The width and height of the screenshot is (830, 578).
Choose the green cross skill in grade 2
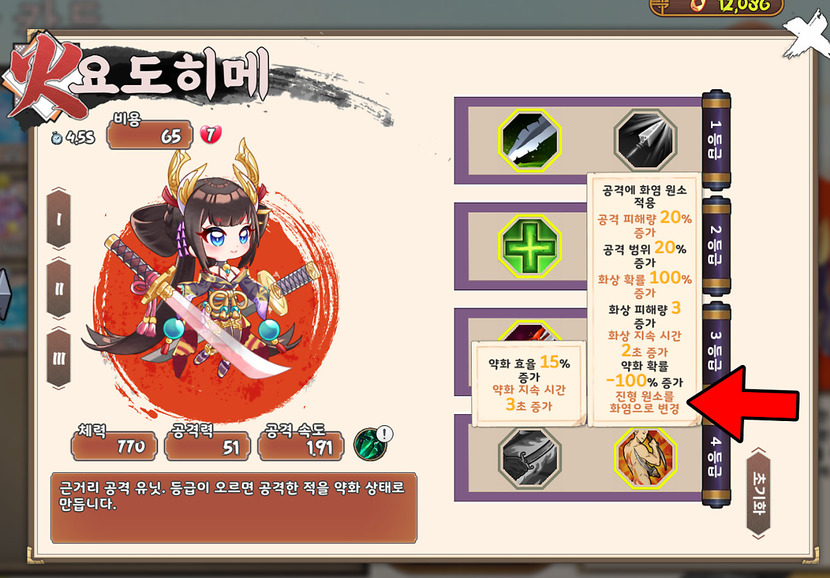(x=530, y=245)
